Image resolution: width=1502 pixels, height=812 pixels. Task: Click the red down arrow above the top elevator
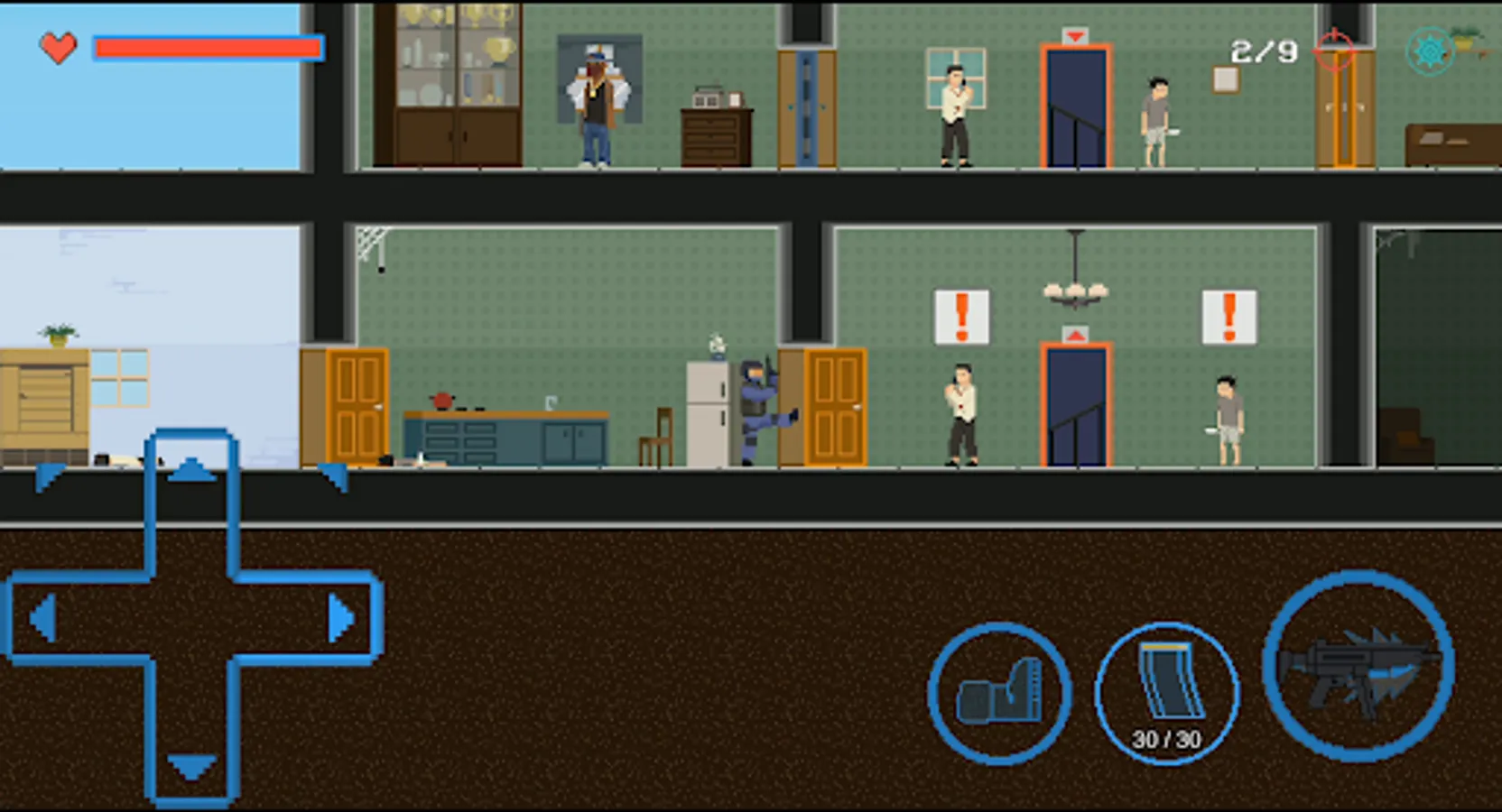[x=1075, y=37]
